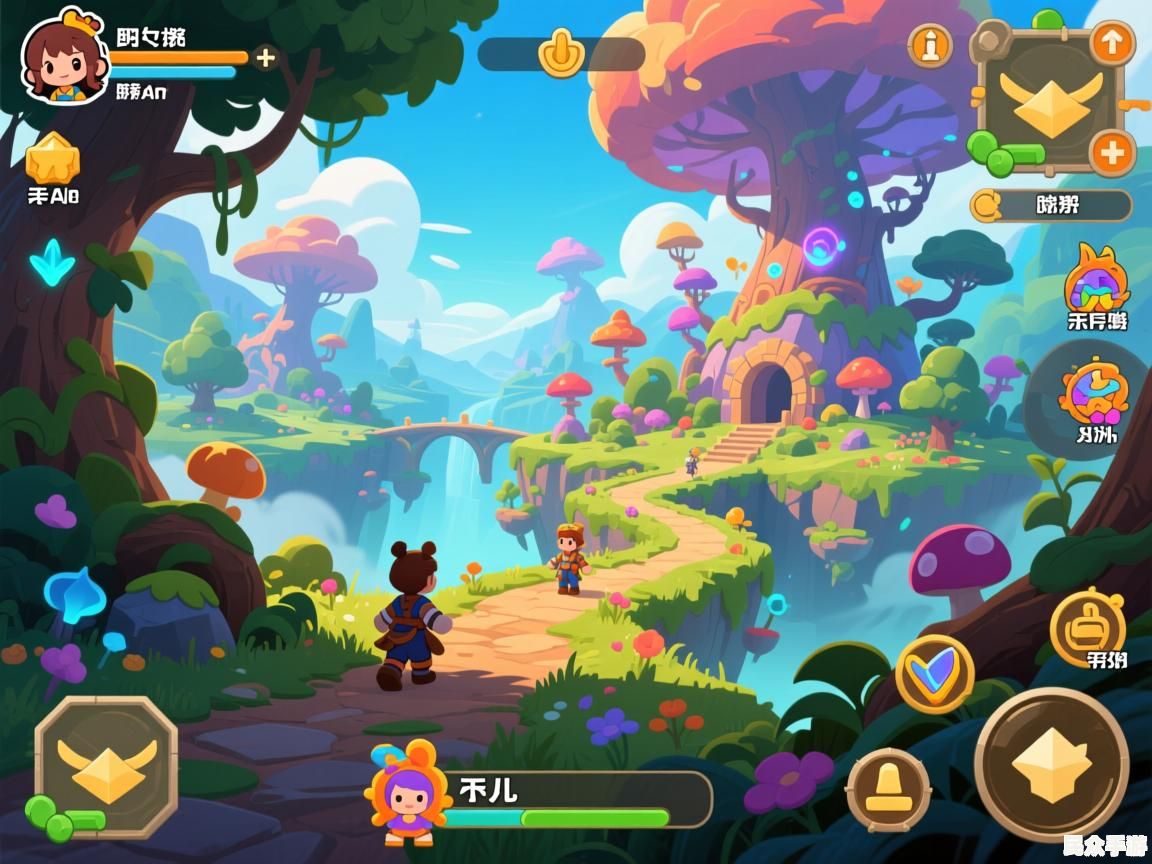Open the octagonal winged gem button
The width and height of the screenshot is (1152, 864).
pyautogui.click(x=106, y=767)
